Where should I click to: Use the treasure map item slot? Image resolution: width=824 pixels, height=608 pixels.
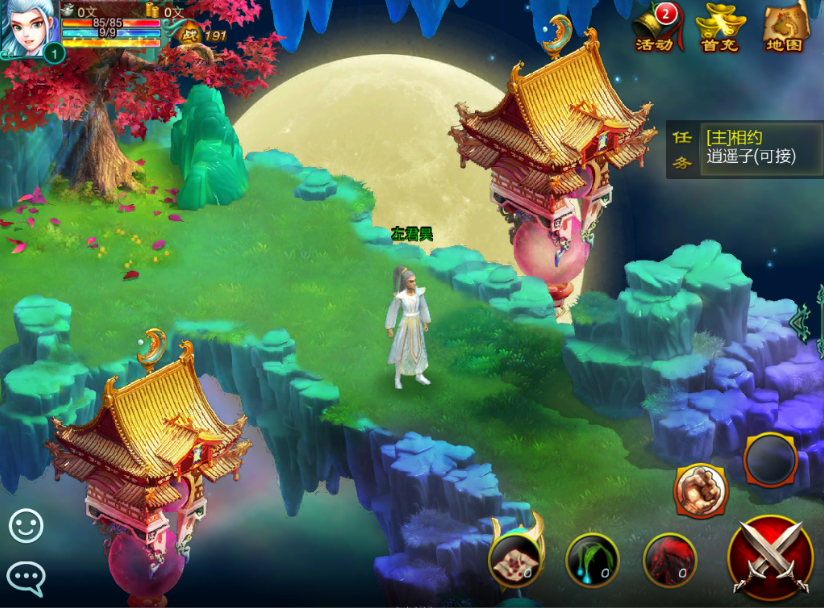coord(516,558)
